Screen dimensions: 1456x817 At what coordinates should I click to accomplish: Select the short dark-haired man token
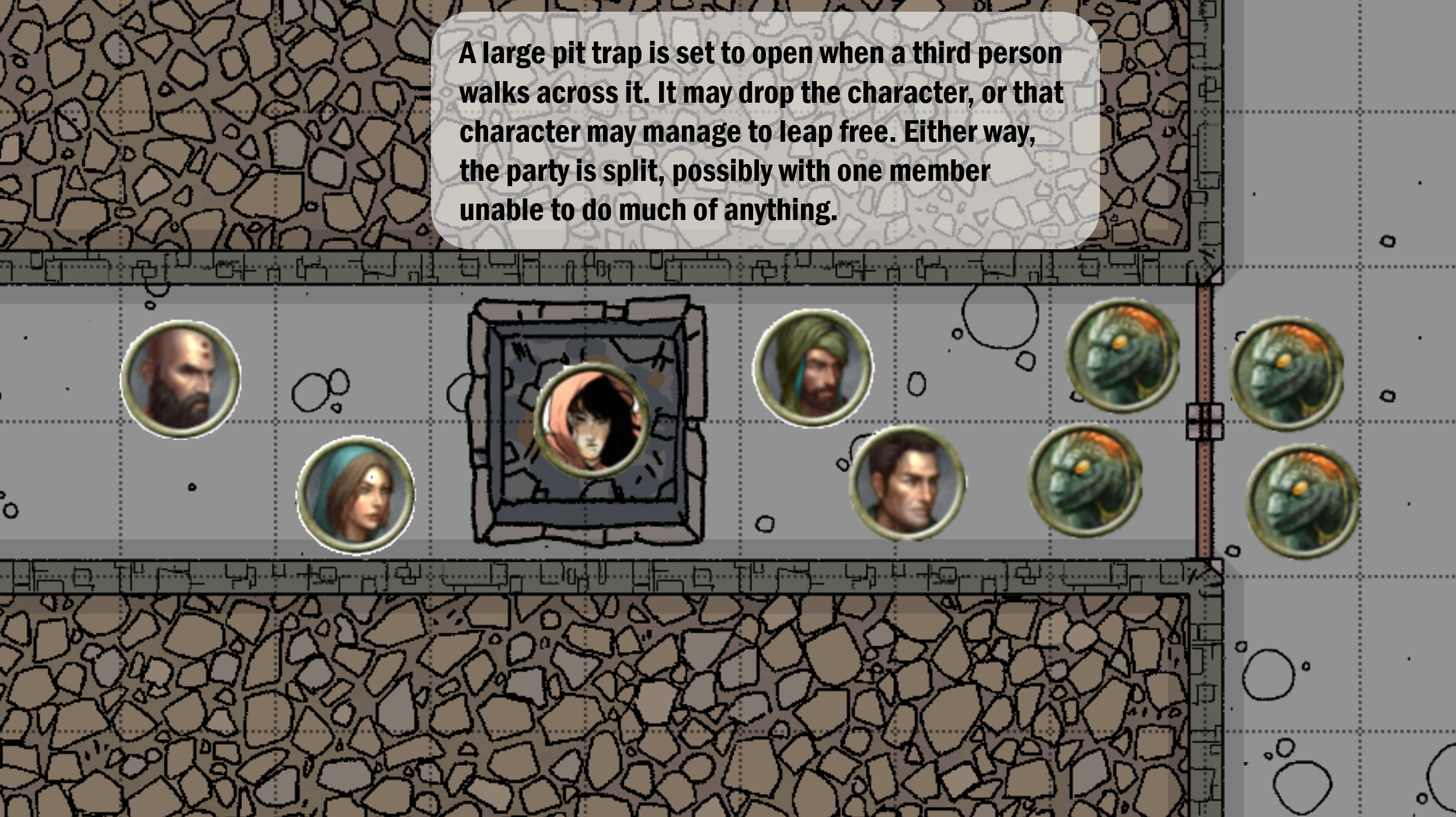907,484
